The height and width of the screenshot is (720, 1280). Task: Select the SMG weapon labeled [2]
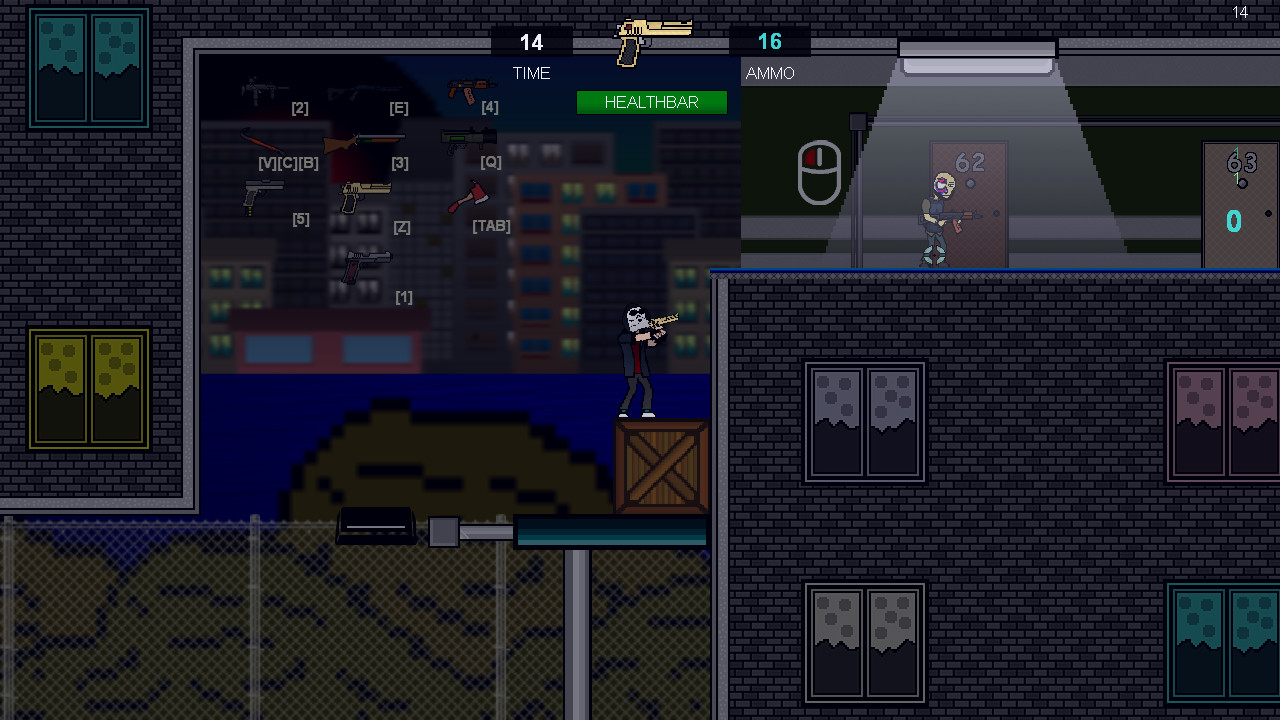click(262, 91)
